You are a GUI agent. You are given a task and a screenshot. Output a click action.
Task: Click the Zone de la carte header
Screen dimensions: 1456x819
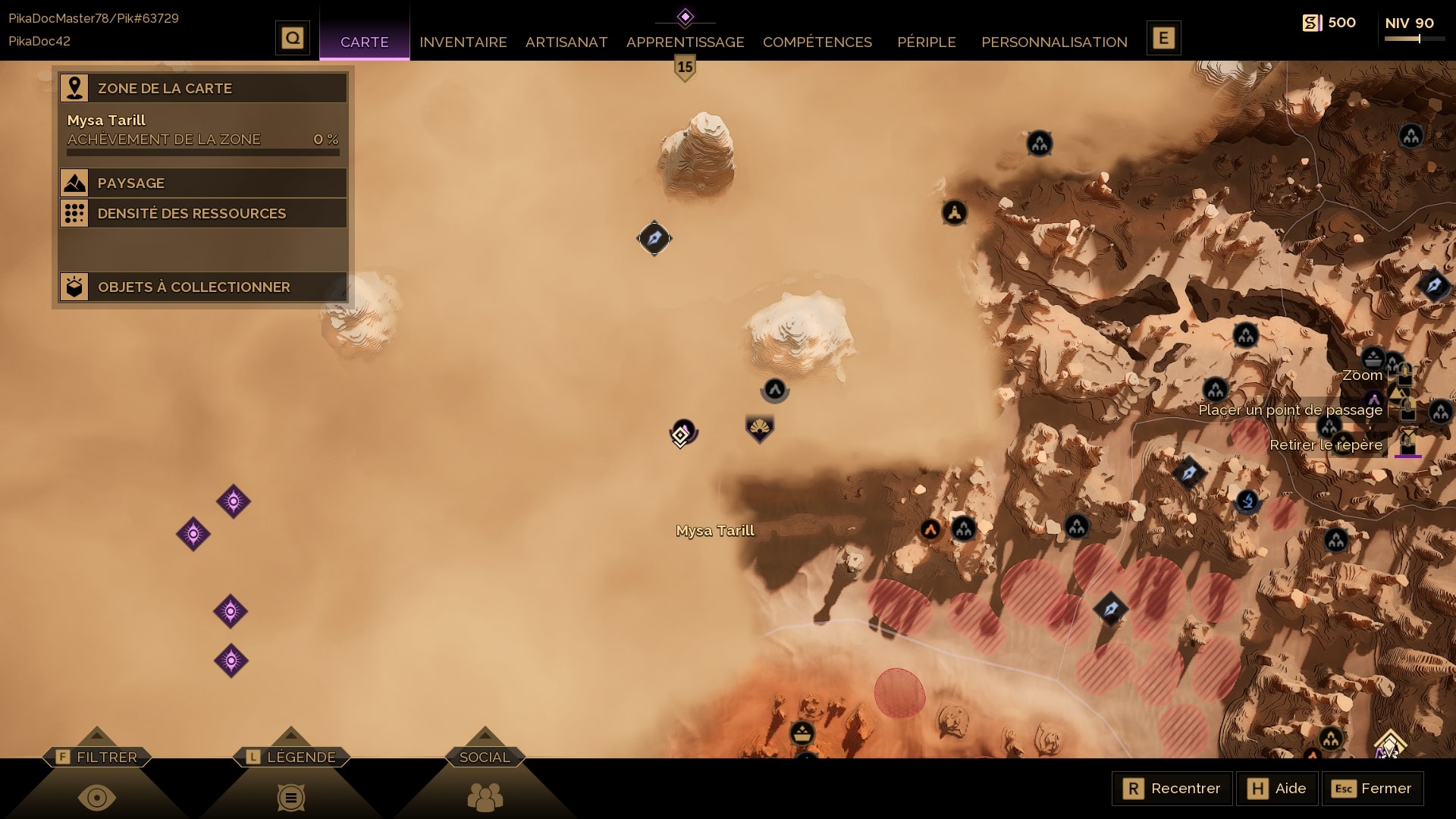[x=203, y=88]
